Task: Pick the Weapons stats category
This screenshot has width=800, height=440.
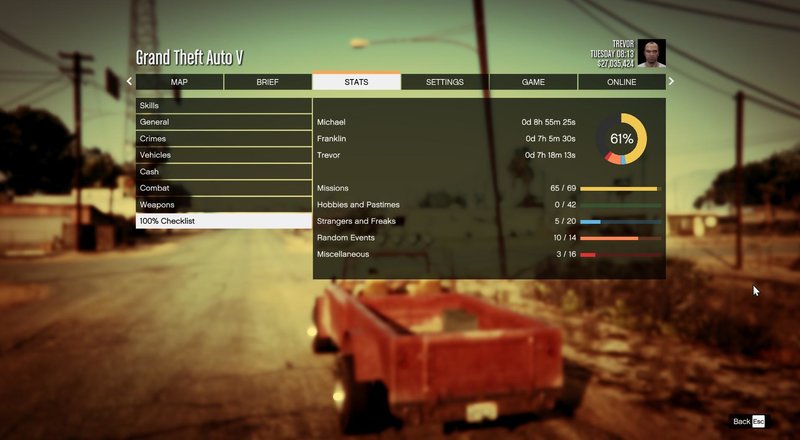Action: [223, 204]
